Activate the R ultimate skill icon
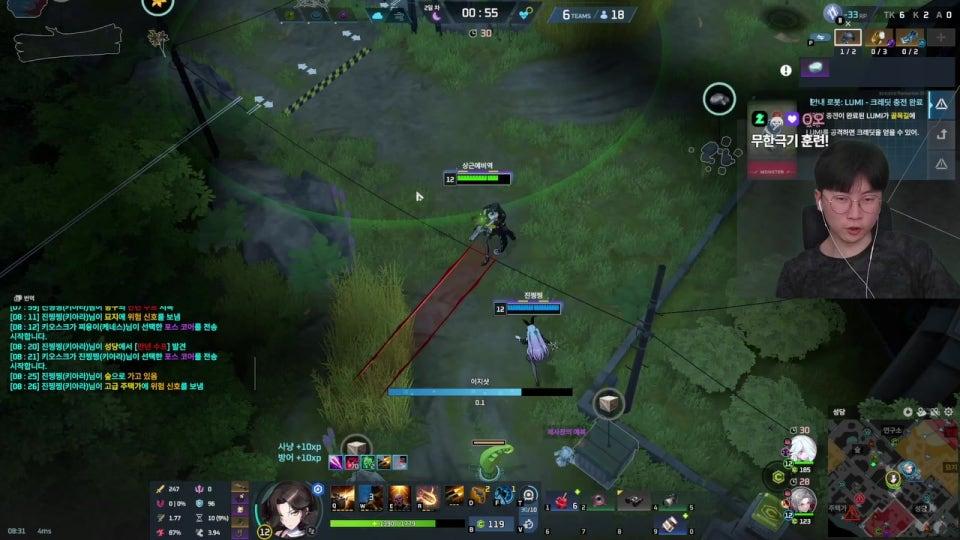 (x=427, y=494)
